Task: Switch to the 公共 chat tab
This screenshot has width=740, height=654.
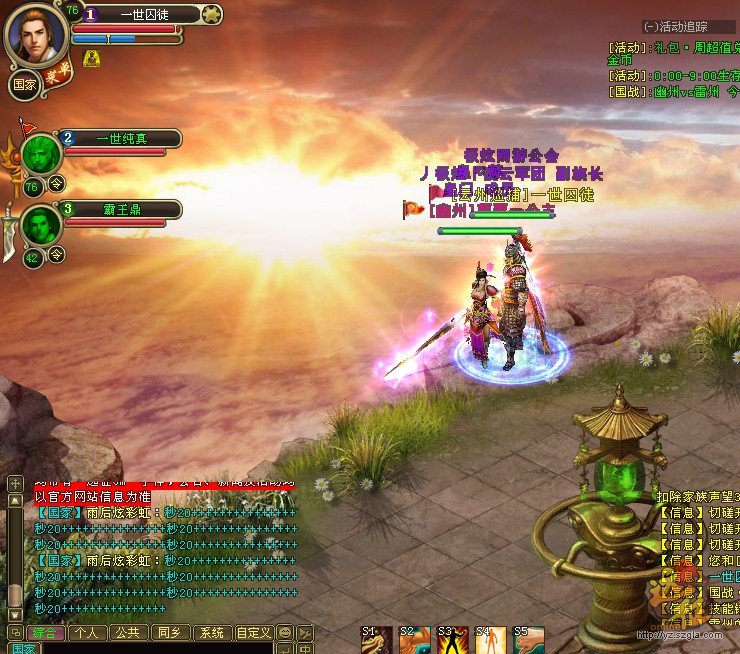Action: (x=127, y=632)
